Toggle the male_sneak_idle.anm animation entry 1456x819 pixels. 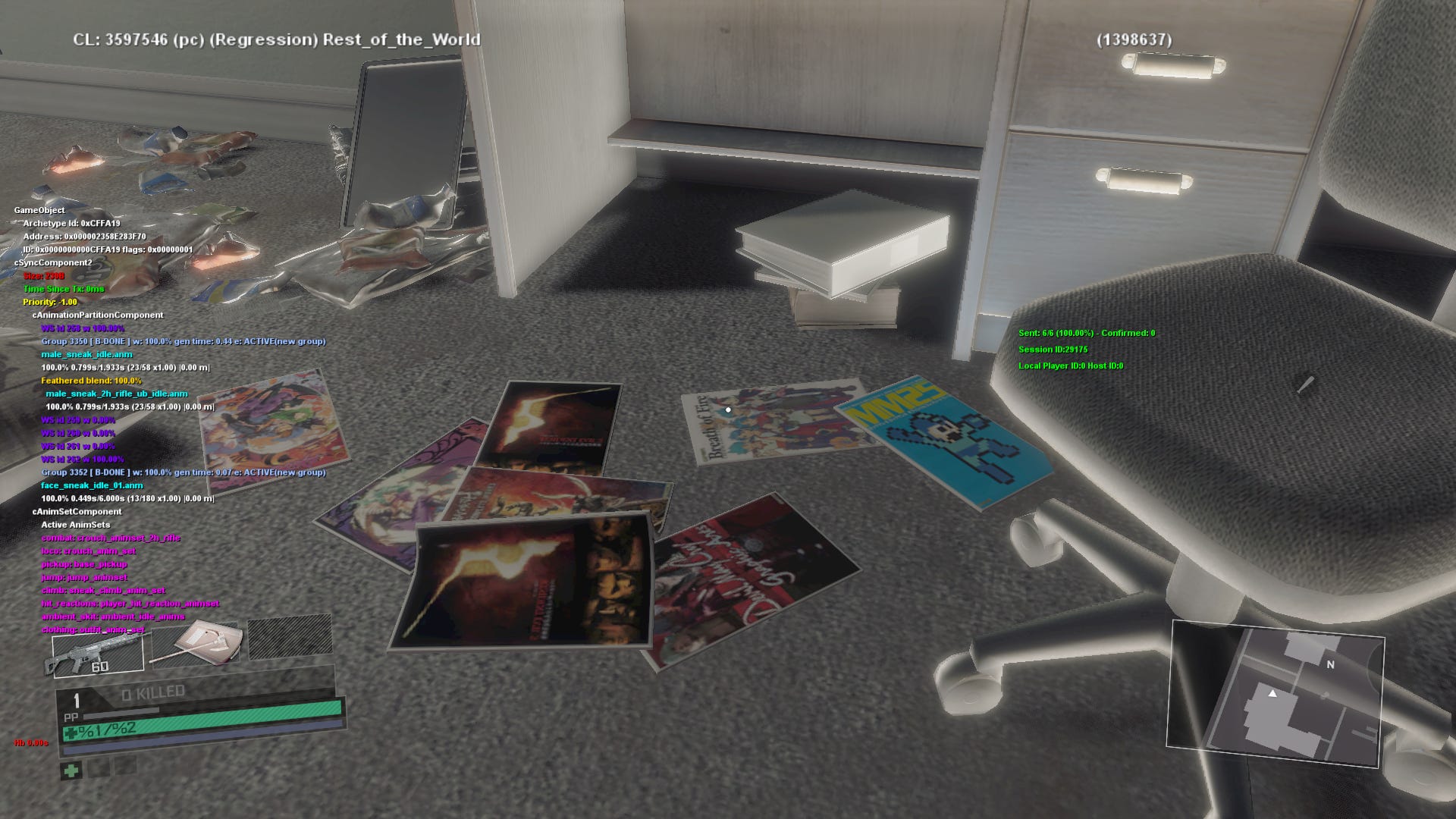click(x=86, y=356)
